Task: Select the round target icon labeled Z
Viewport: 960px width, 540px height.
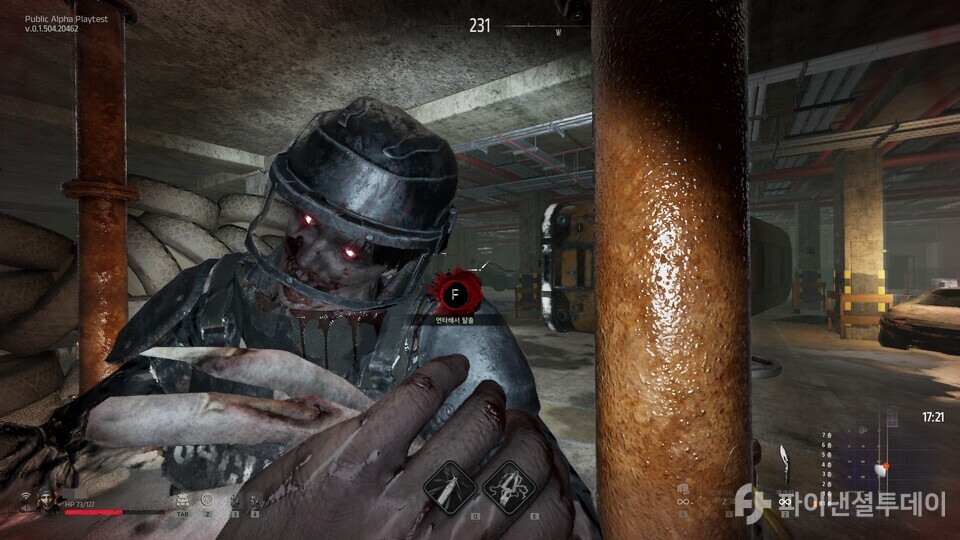Action: point(207,498)
